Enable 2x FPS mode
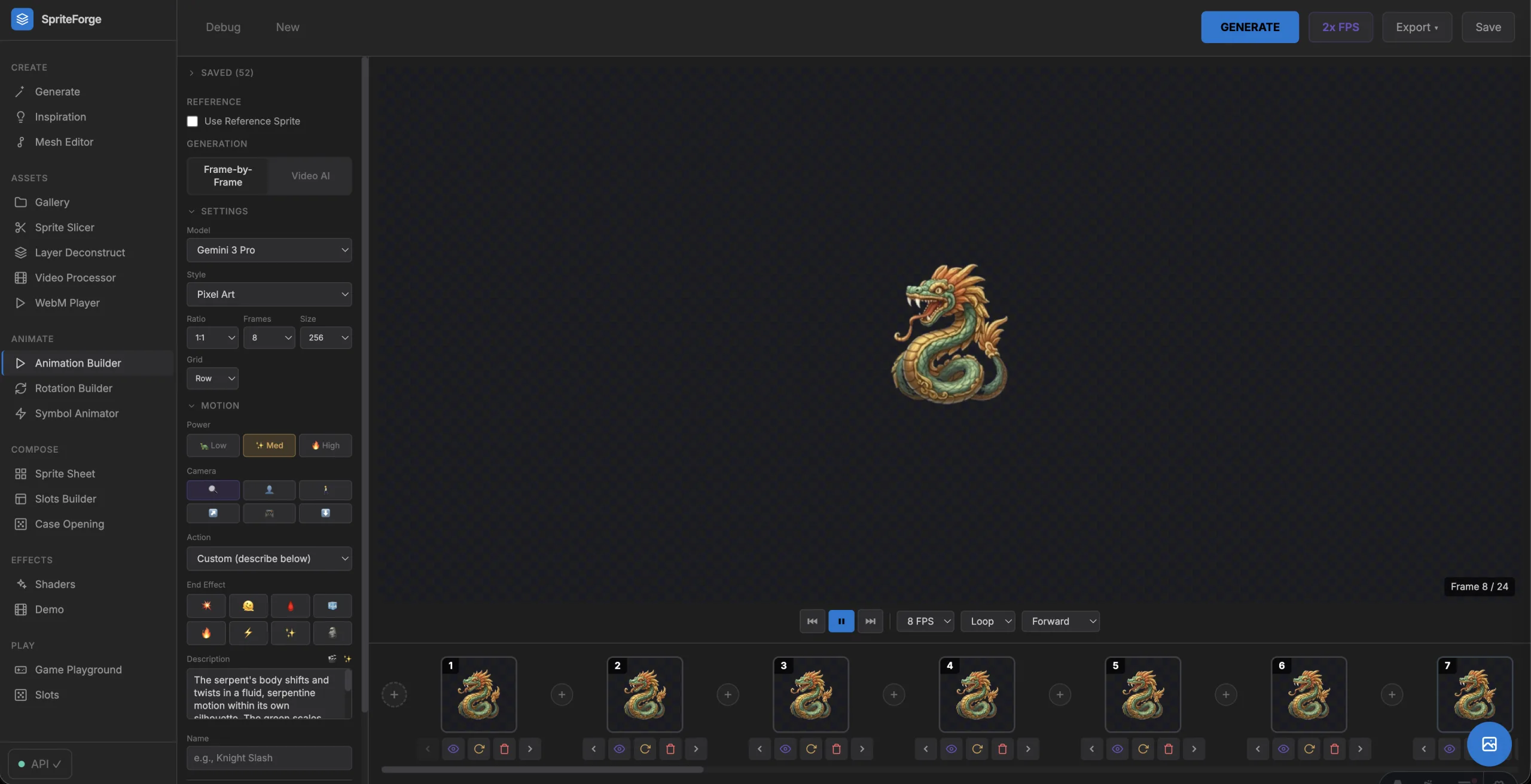Viewport: 1531px width, 784px height. [x=1341, y=27]
